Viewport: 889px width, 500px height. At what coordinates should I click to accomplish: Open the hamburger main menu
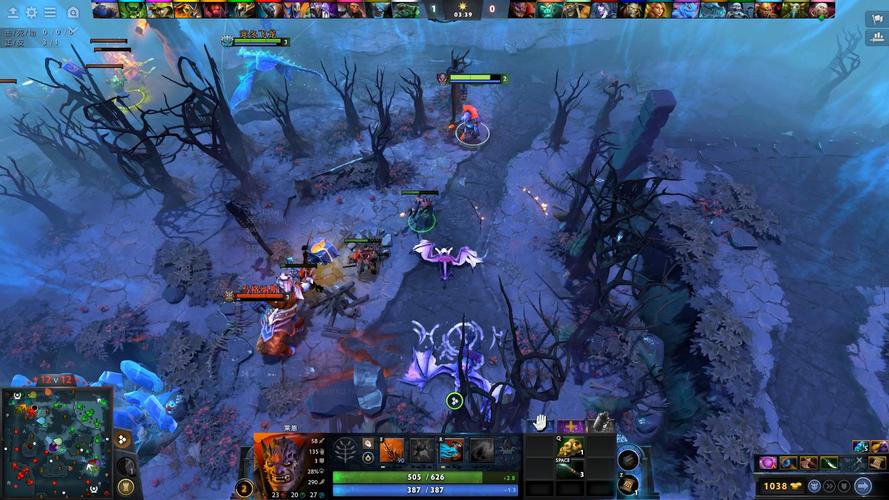coord(50,12)
